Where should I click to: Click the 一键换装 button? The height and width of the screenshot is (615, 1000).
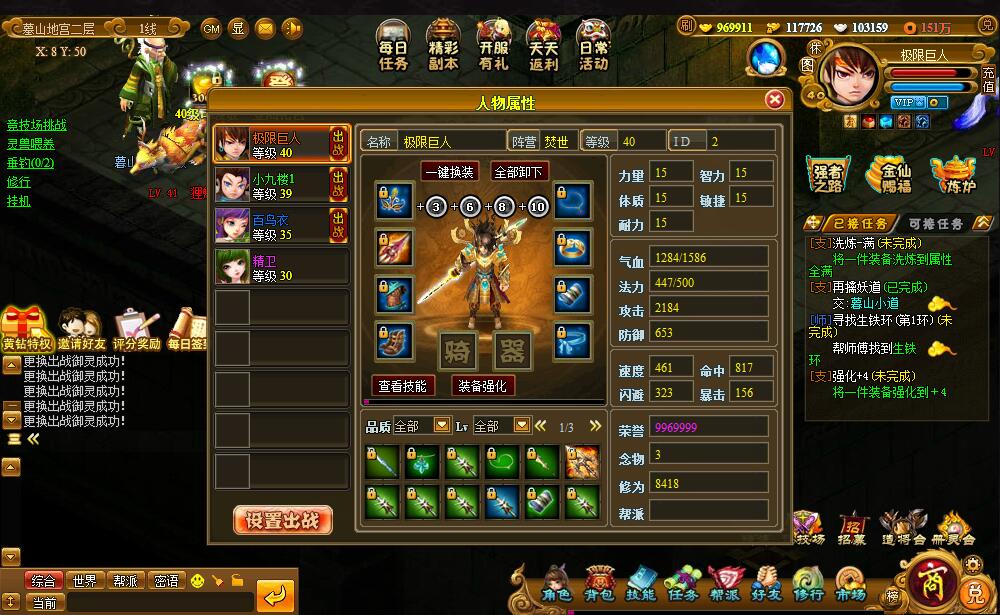click(449, 171)
